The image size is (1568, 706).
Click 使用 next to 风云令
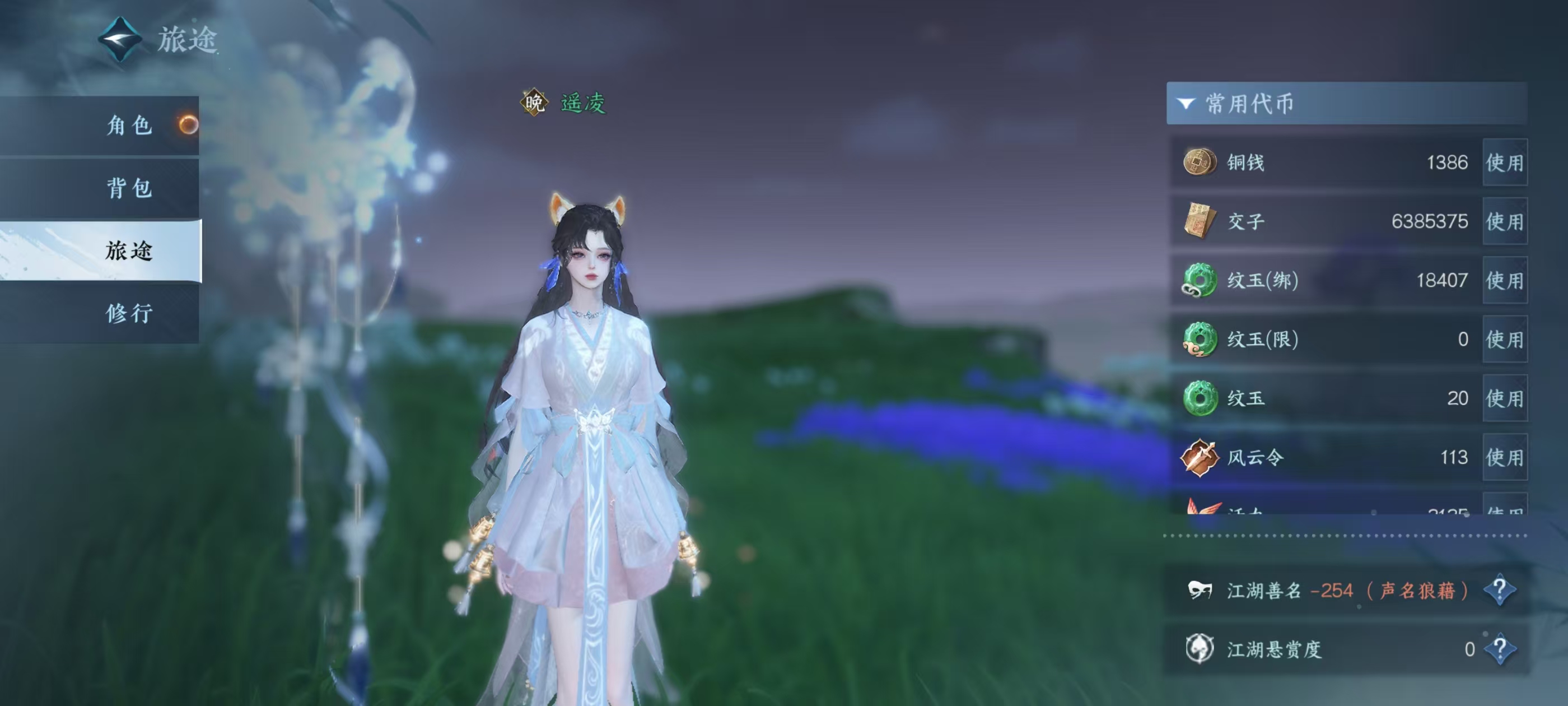(1504, 457)
